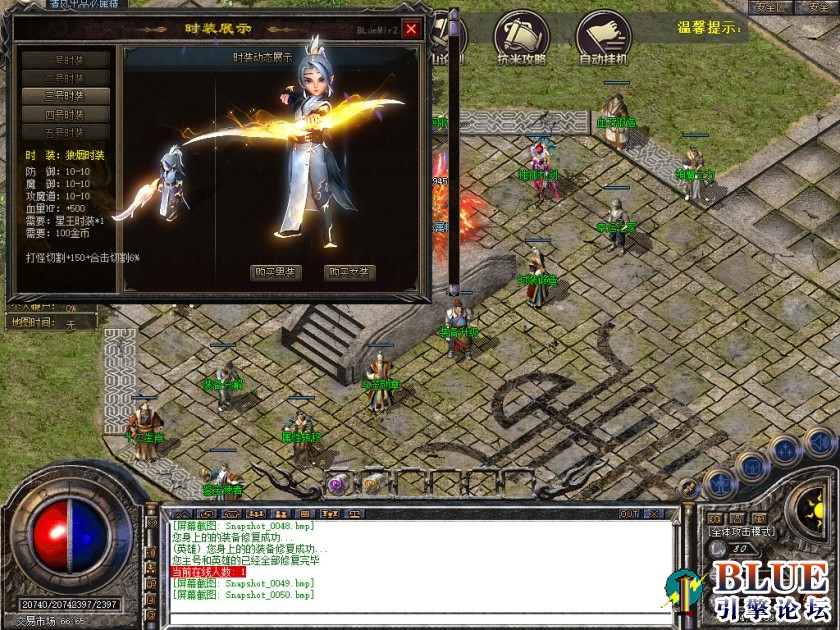The width and height of the screenshot is (840, 630).
Task: Open the 安全区 safe zone button
Action: pos(767,7)
